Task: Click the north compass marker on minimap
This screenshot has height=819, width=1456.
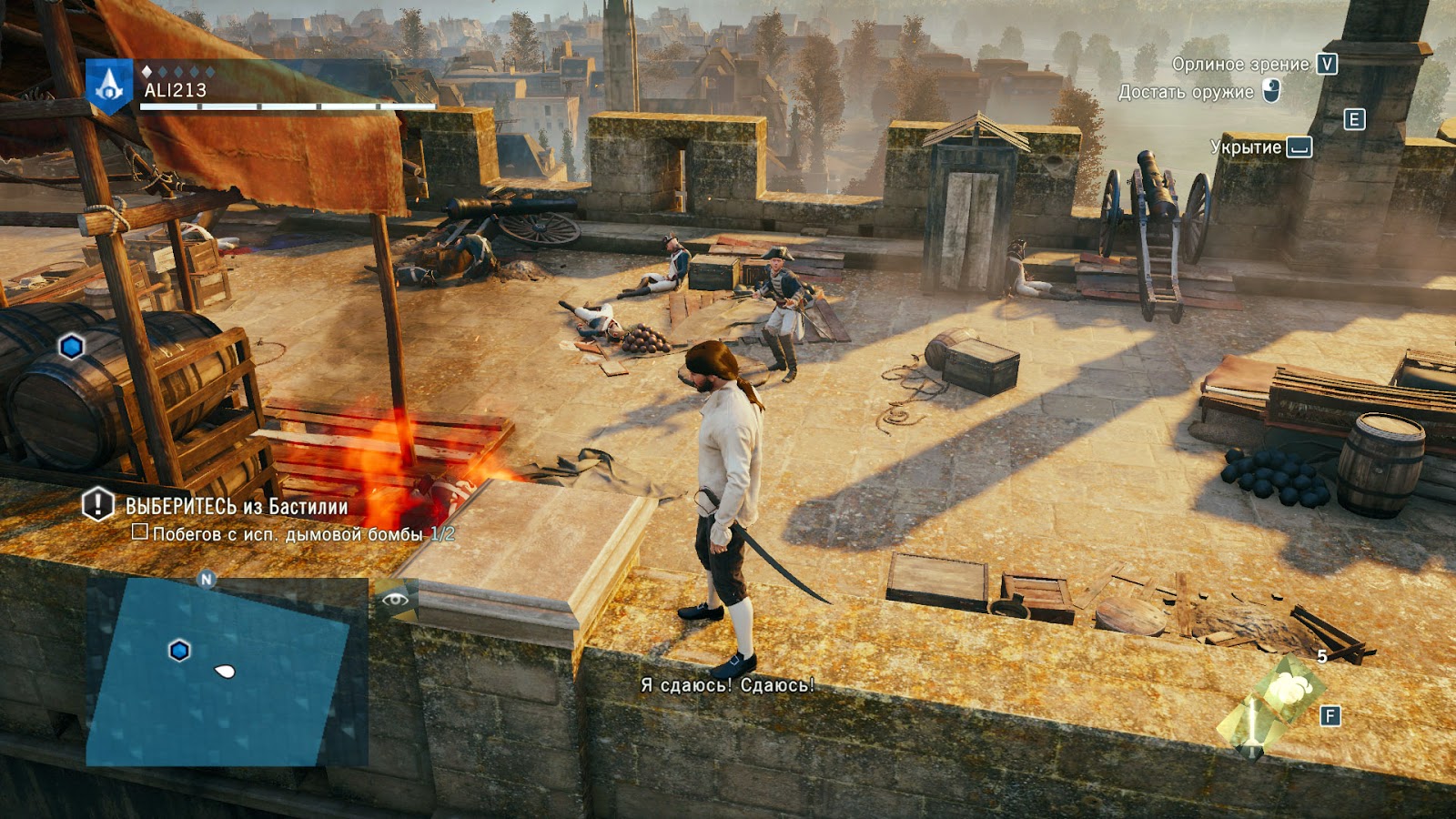Action: pos(207,579)
